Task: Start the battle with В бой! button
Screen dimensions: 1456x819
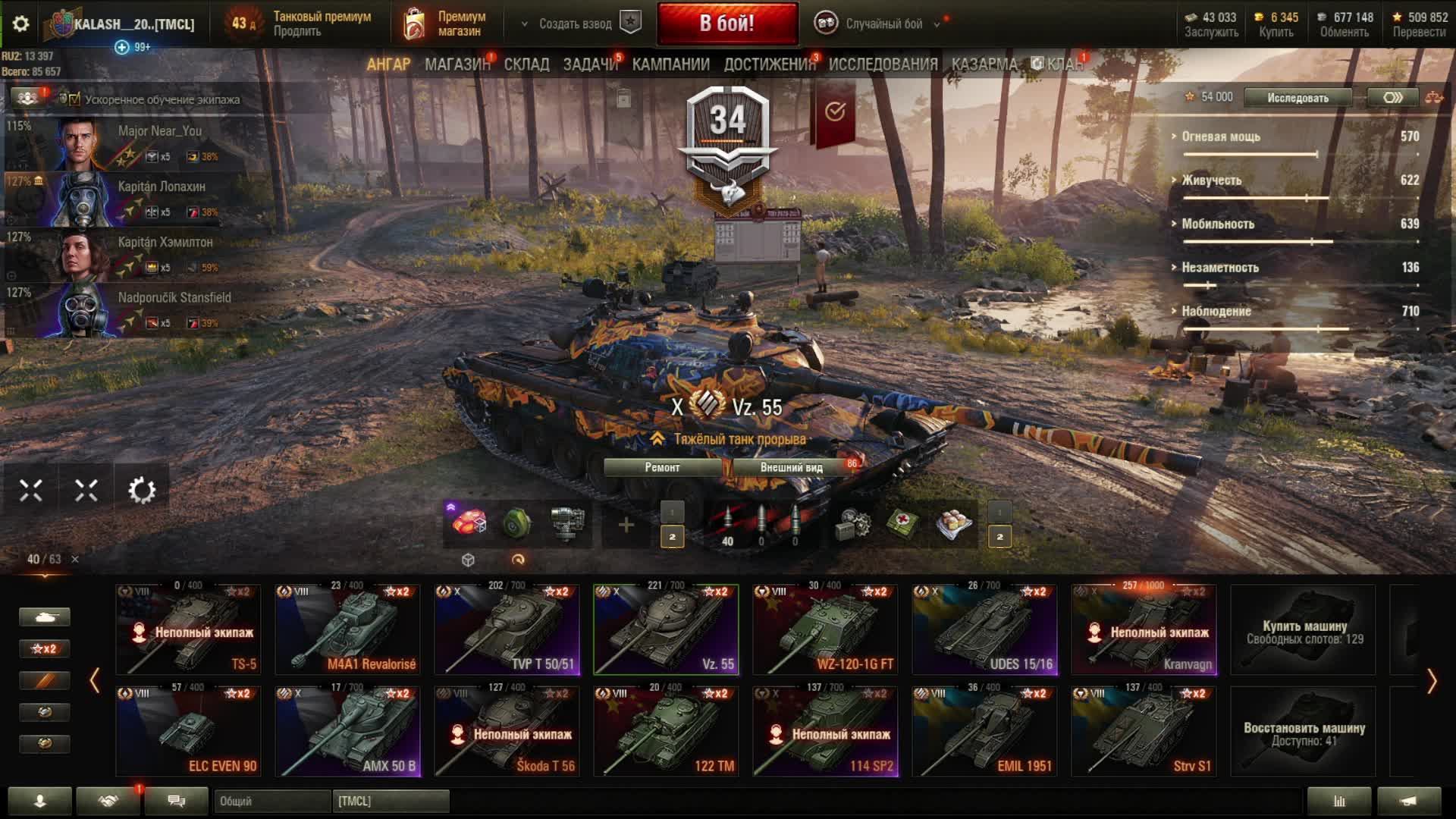Action: coord(726,24)
